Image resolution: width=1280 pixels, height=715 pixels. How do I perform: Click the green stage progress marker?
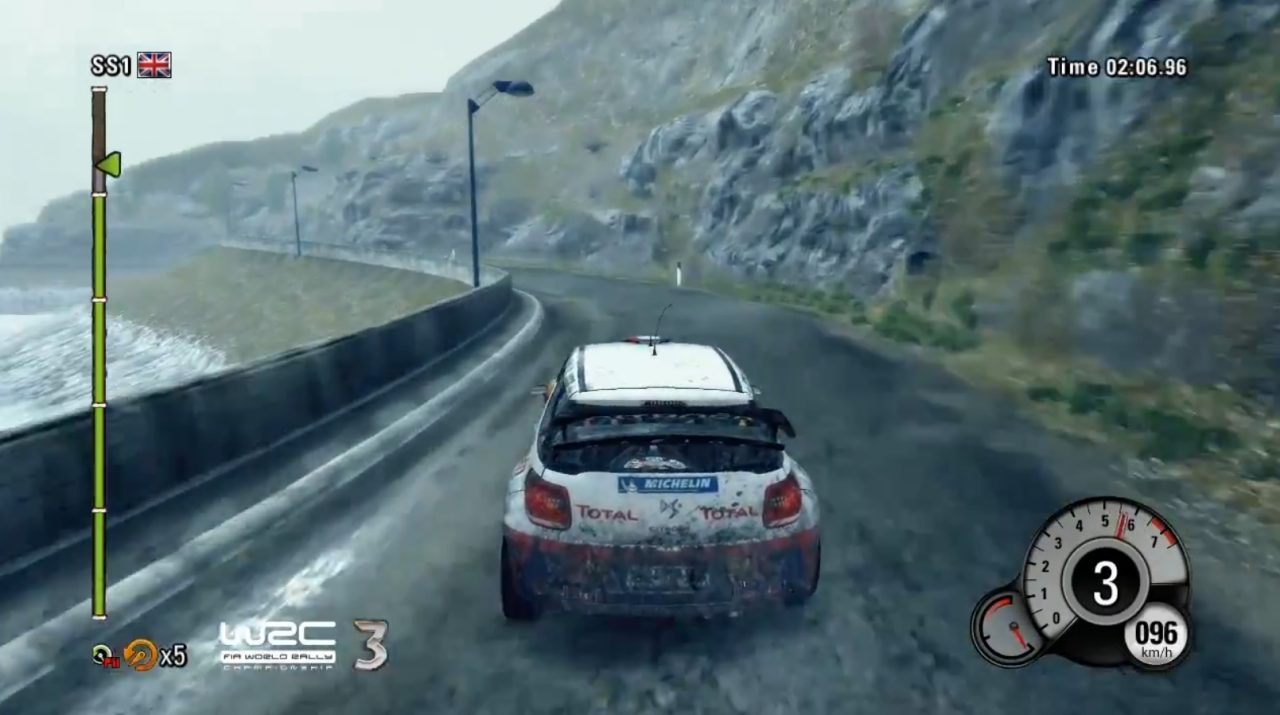[108, 164]
